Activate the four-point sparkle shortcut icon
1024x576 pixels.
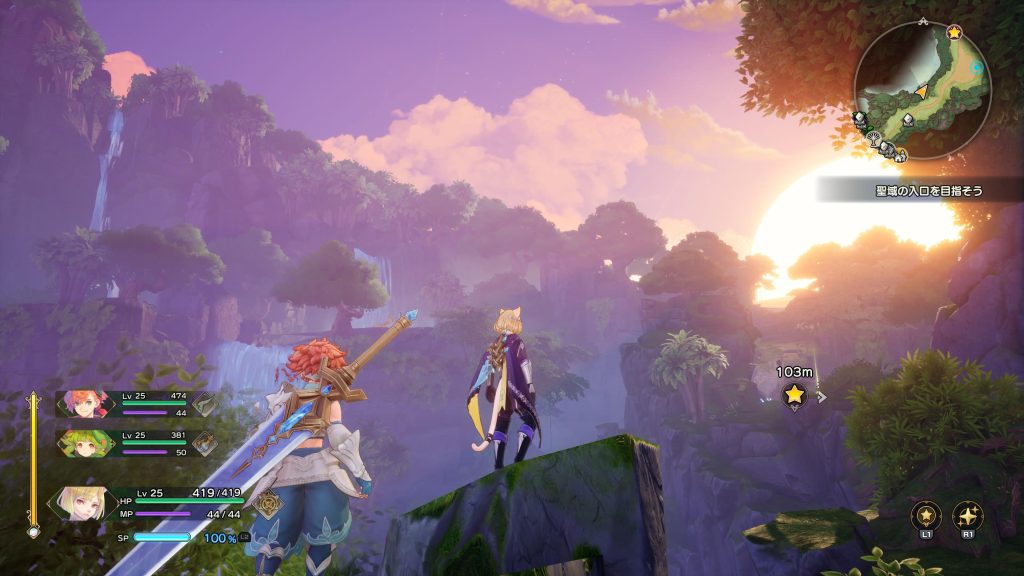[968, 516]
